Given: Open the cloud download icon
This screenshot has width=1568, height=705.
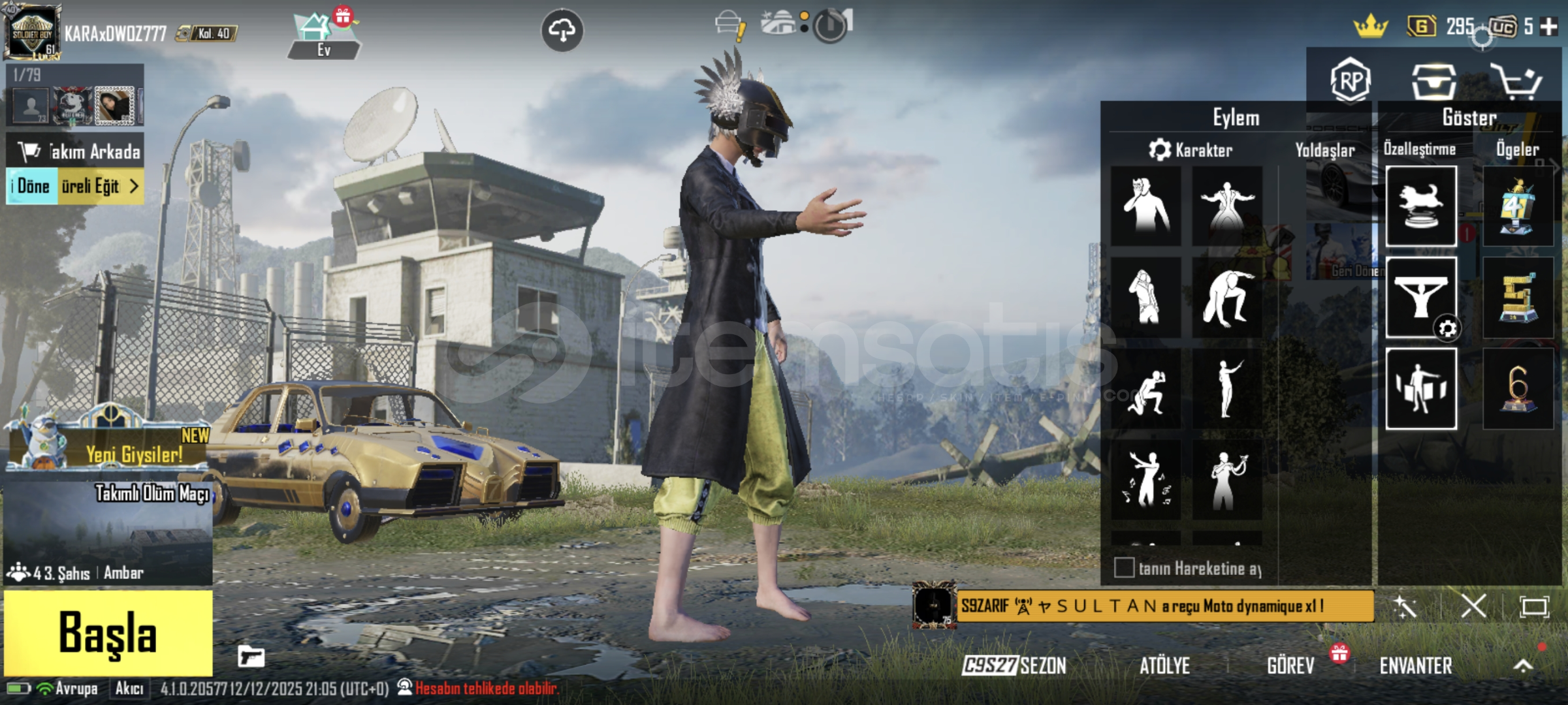Looking at the screenshot, I should [x=562, y=30].
